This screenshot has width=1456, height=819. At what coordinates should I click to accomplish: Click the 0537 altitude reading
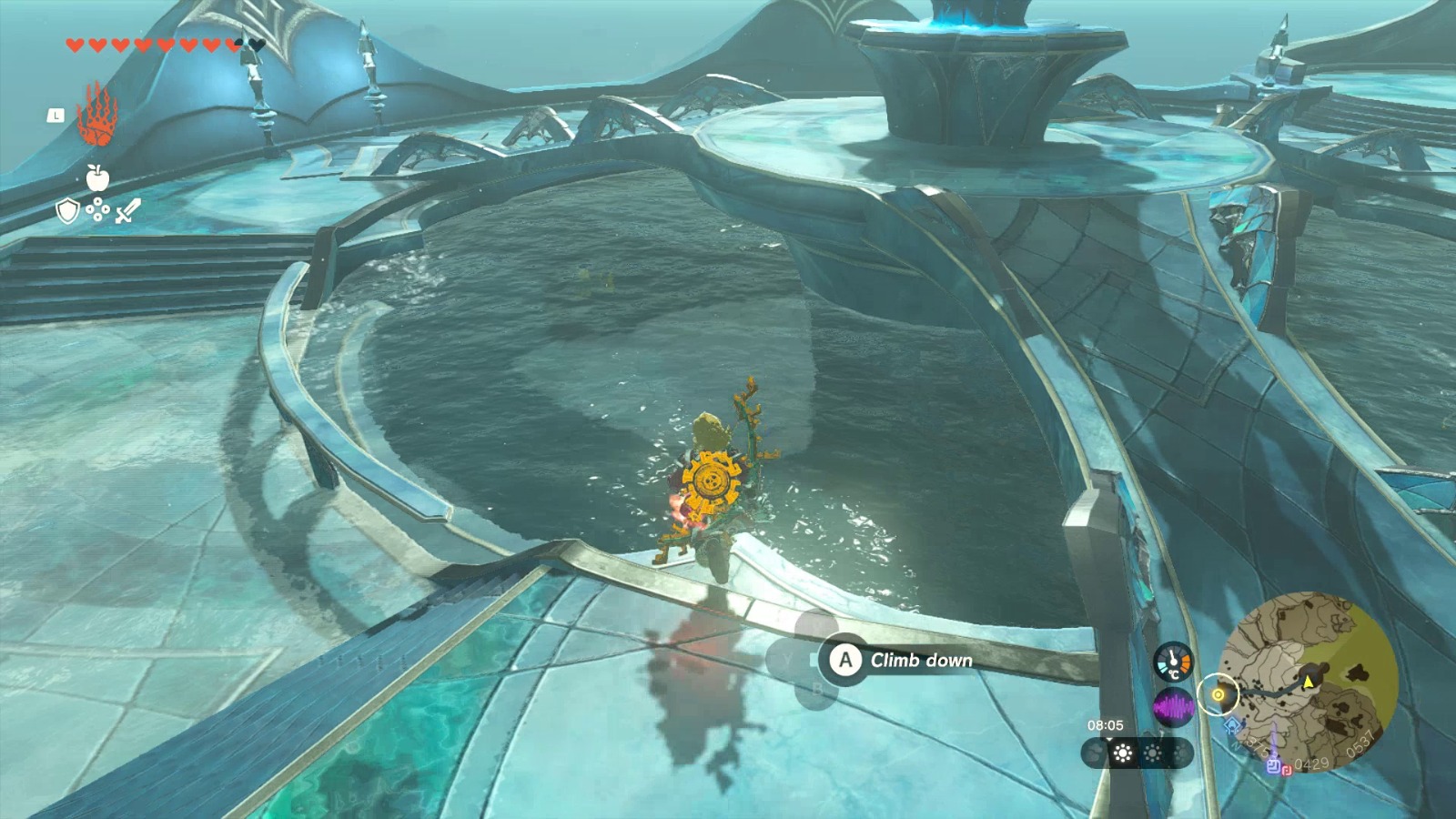(x=1360, y=743)
